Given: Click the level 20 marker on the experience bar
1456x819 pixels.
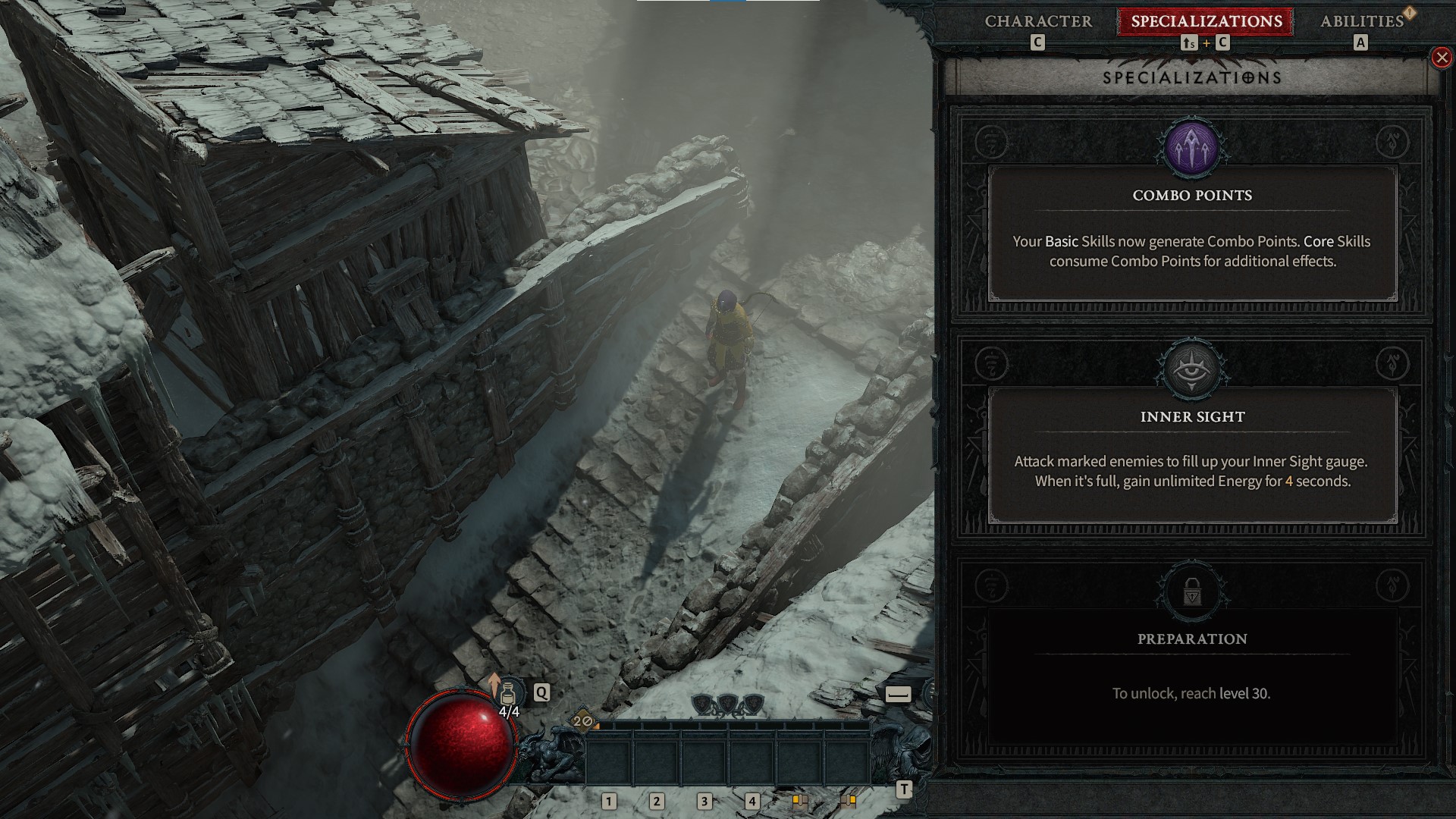Looking at the screenshot, I should [581, 722].
